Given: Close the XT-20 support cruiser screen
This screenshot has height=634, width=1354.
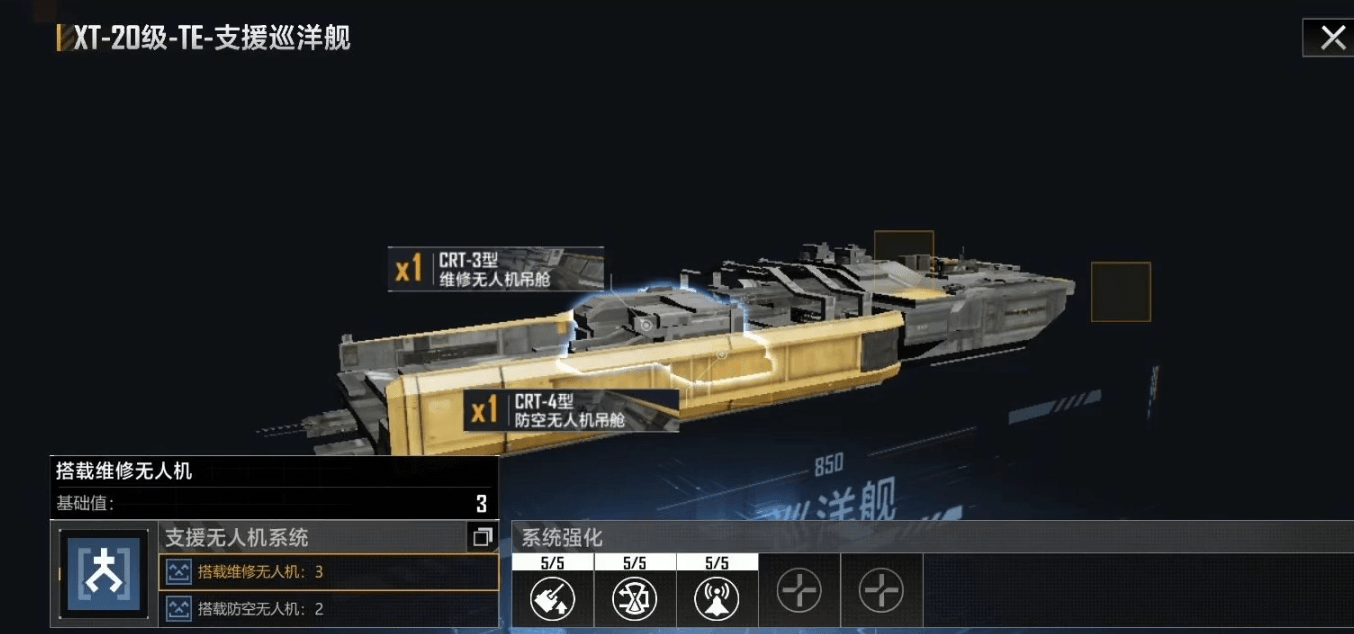Looking at the screenshot, I should pyautogui.click(x=1332, y=39).
